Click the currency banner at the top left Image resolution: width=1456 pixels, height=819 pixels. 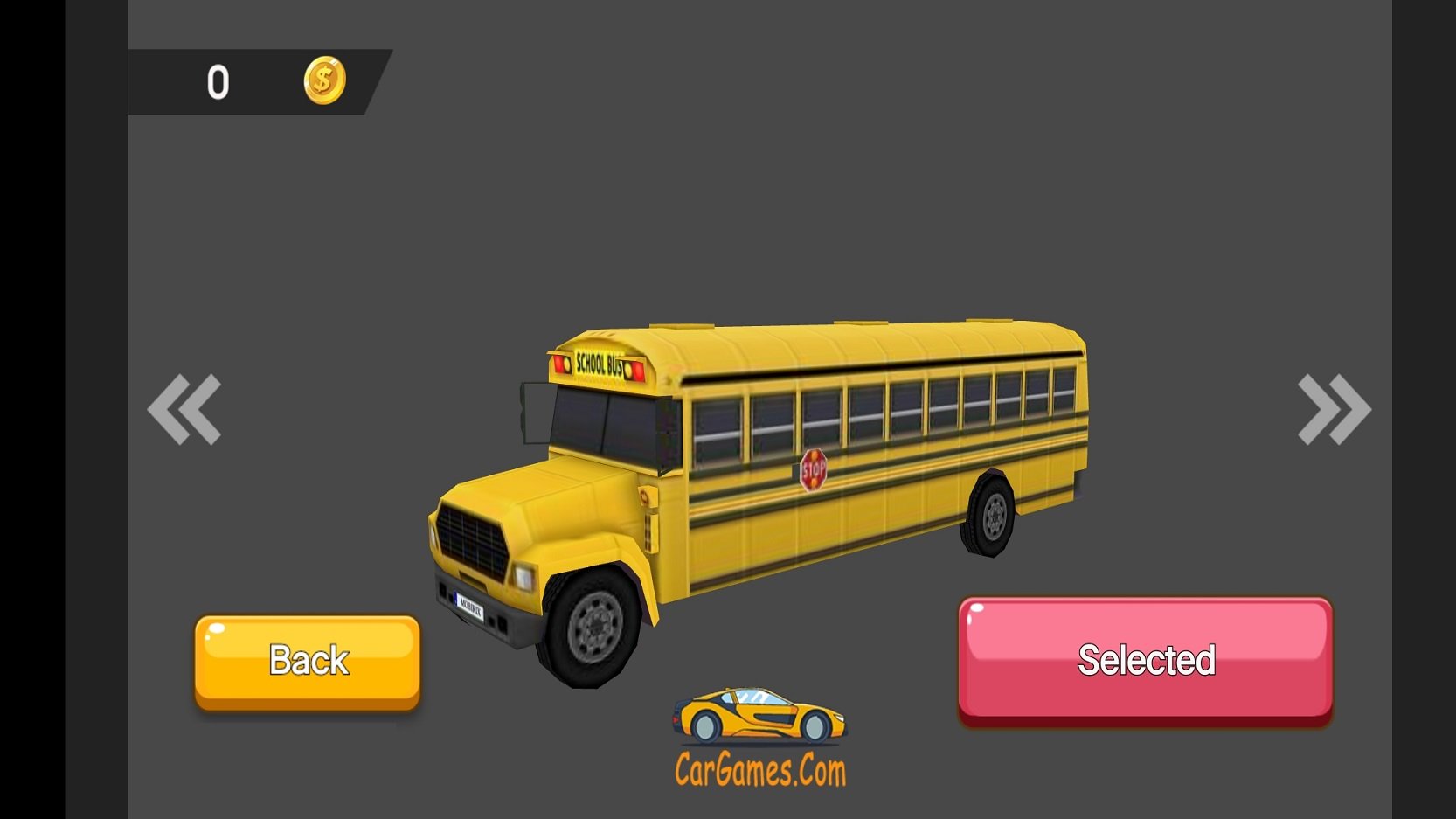pyautogui.click(x=253, y=81)
